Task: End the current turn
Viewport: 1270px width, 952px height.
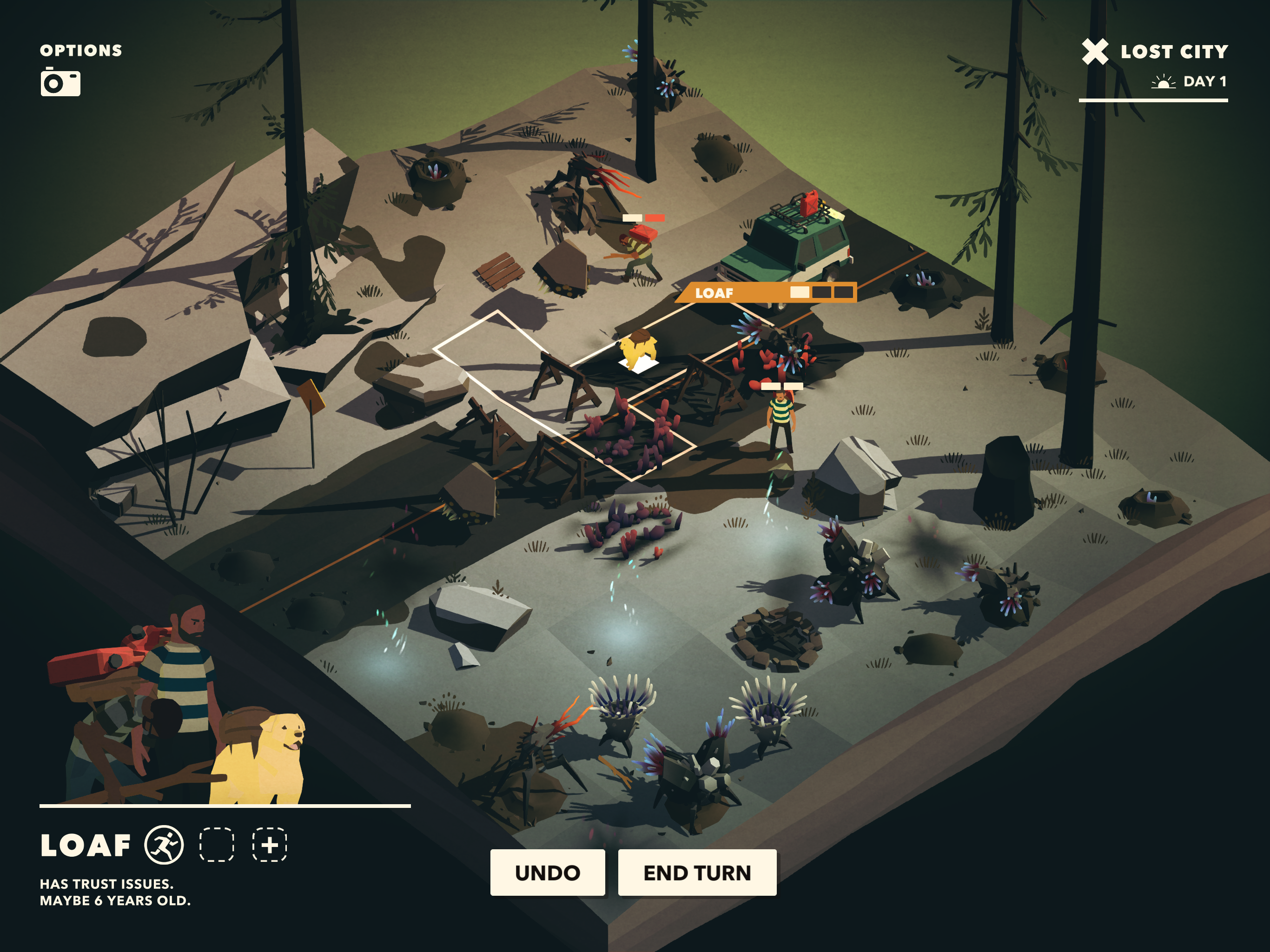Action: pyautogui.click(x=696, y=872)
